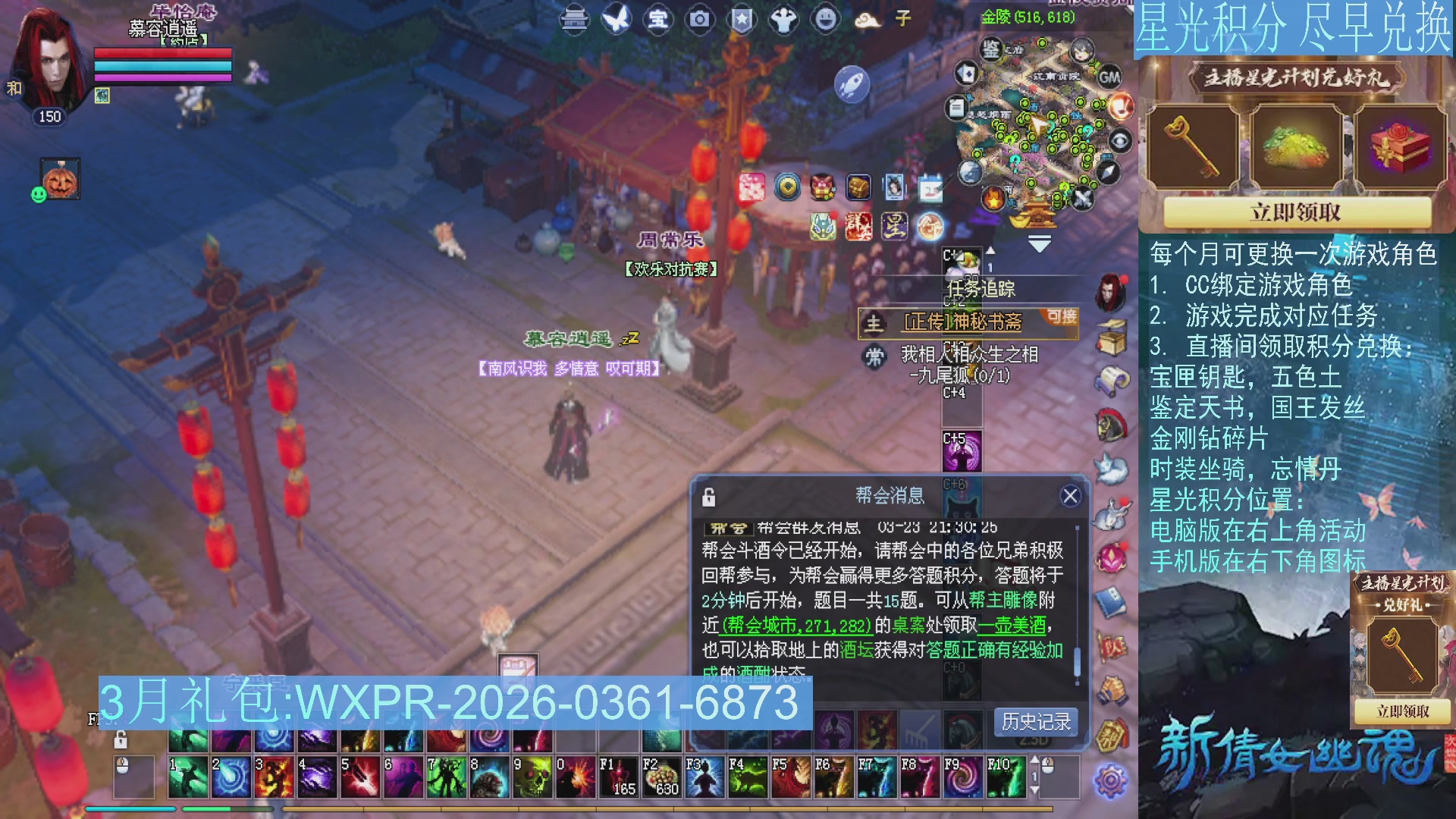The width and height of the screenshot is (1456, 819).
Task: Select the 鉴 tab near the minimap
Action: [990, 49]
